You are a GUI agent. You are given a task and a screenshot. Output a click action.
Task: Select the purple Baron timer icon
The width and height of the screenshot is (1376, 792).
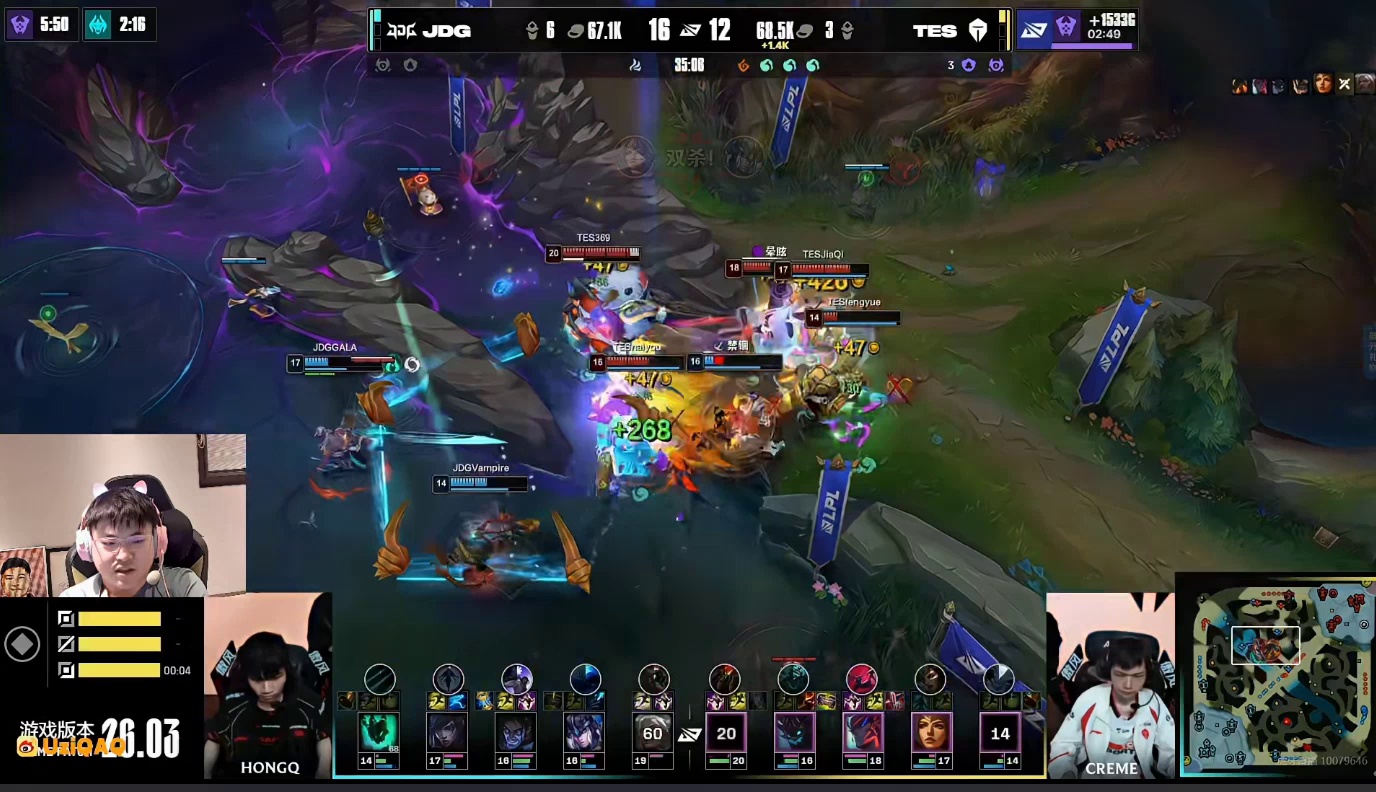20,24
